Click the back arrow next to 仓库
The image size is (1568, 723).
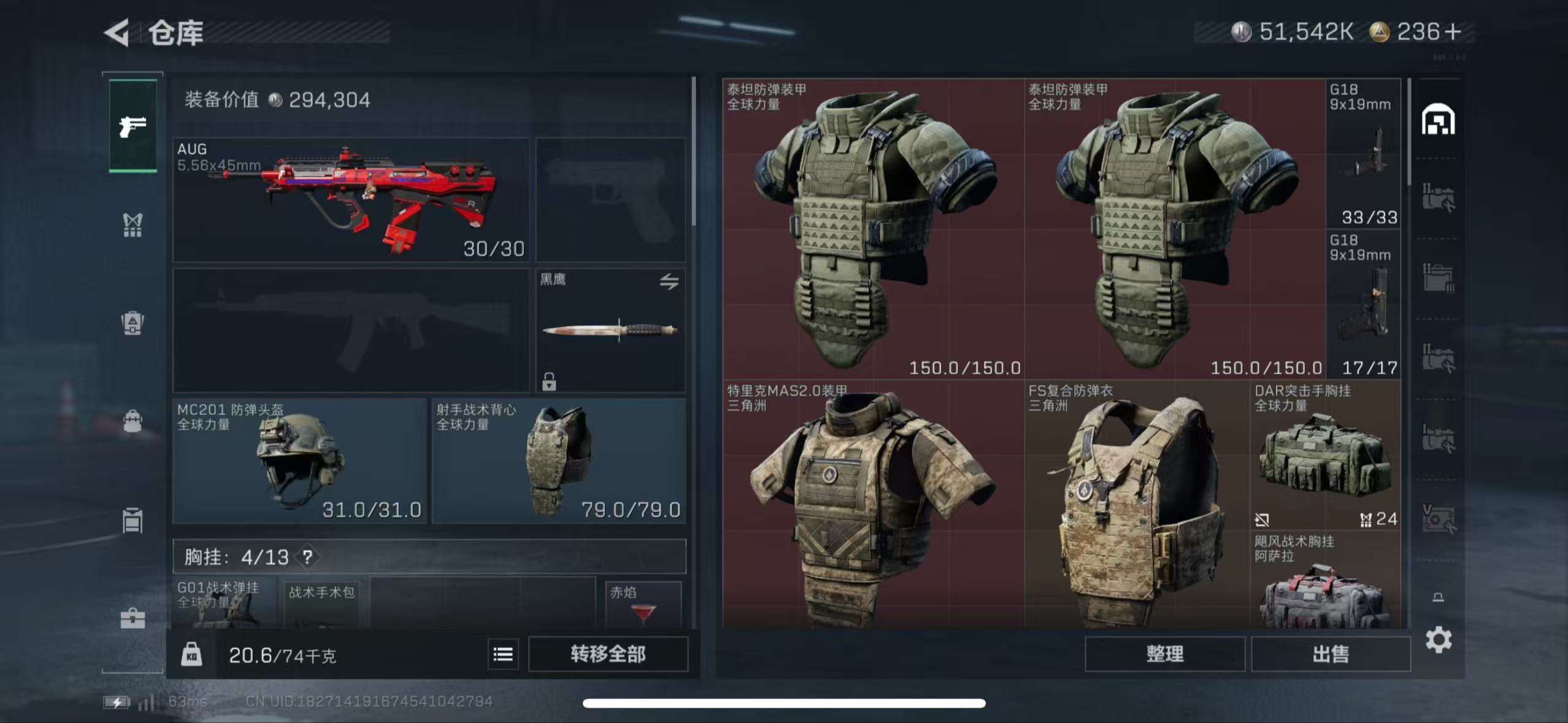coord(117,34)
